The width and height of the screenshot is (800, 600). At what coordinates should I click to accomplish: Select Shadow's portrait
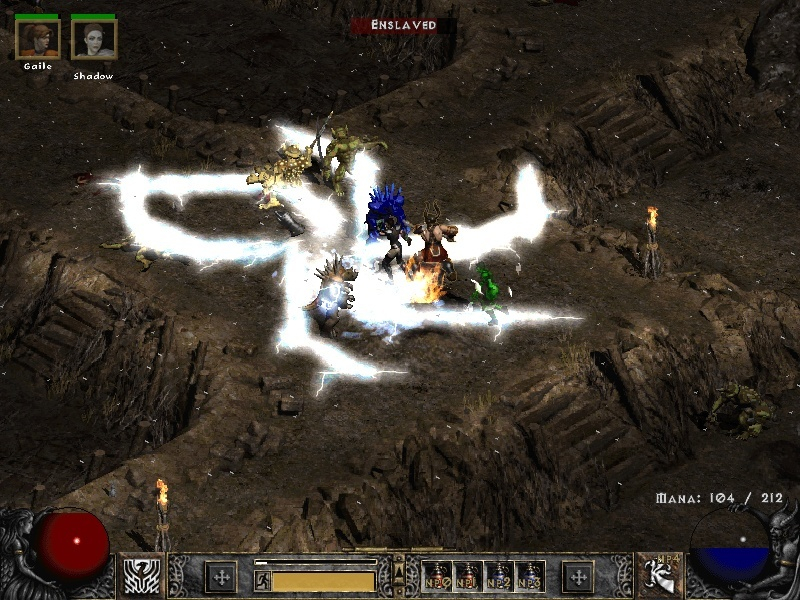94,40
